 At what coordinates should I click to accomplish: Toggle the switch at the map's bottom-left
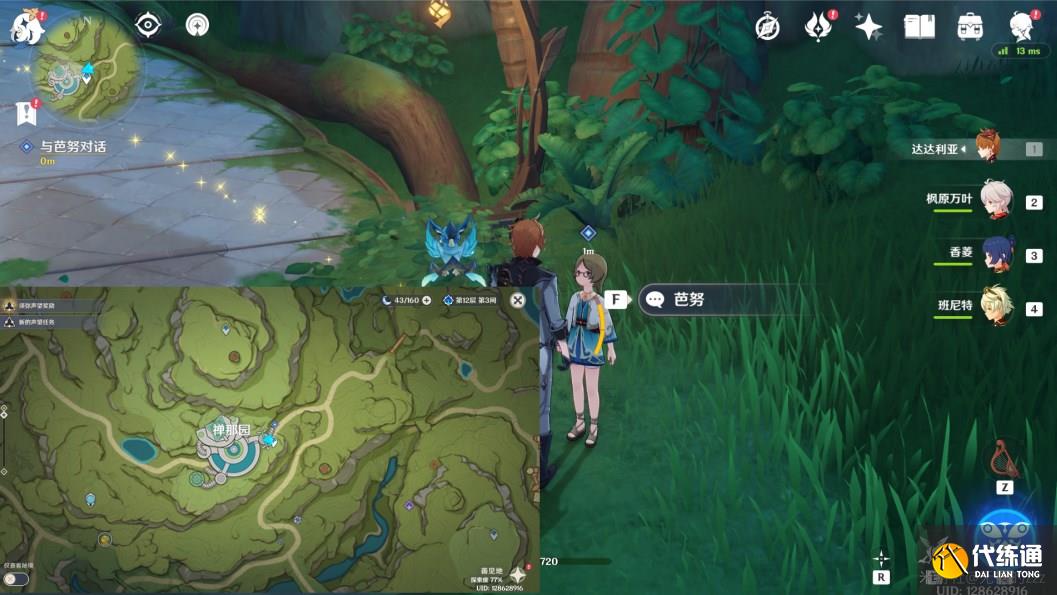15,578
